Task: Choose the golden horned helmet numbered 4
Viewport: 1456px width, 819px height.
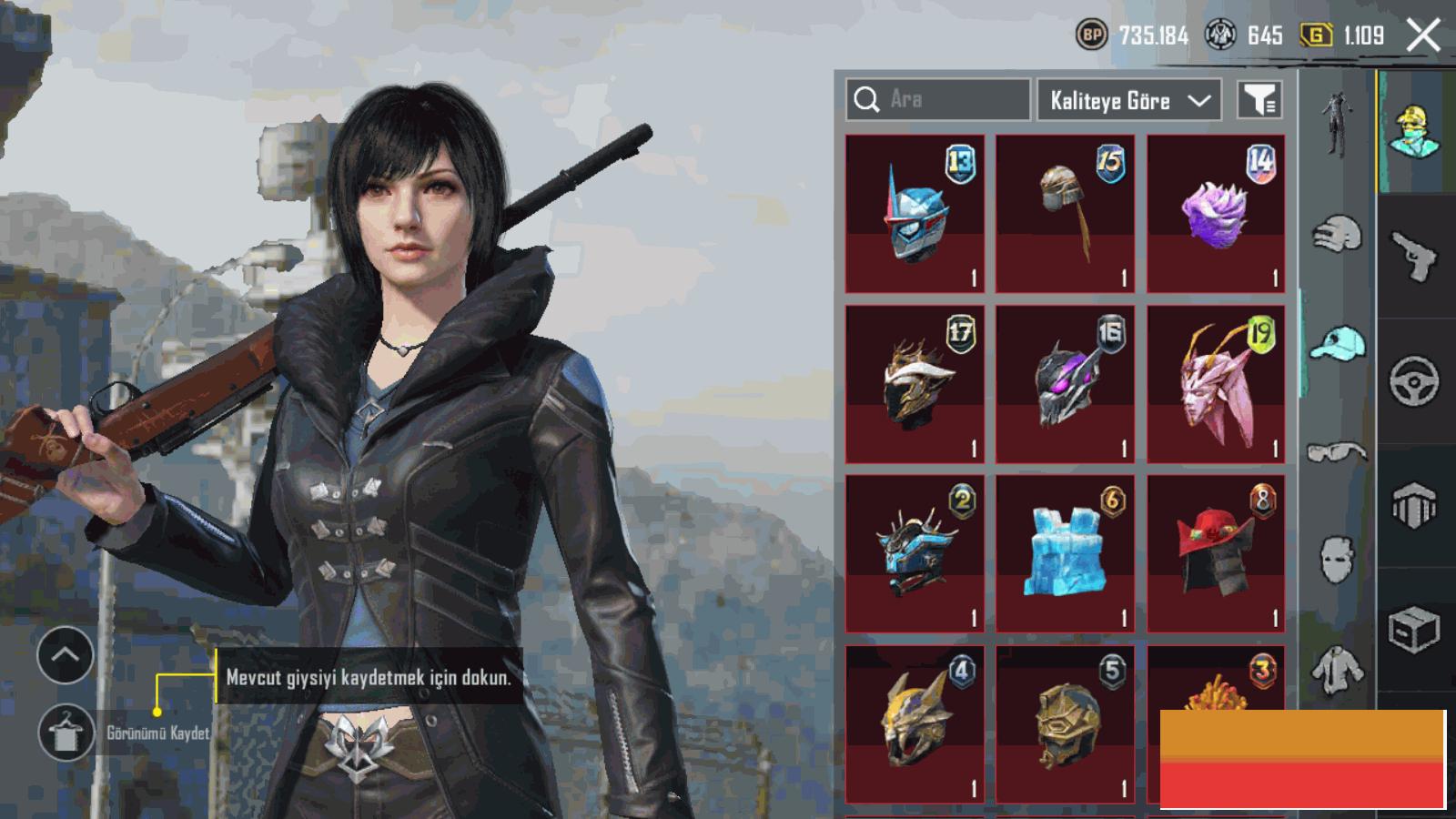Action: point(915,723)
